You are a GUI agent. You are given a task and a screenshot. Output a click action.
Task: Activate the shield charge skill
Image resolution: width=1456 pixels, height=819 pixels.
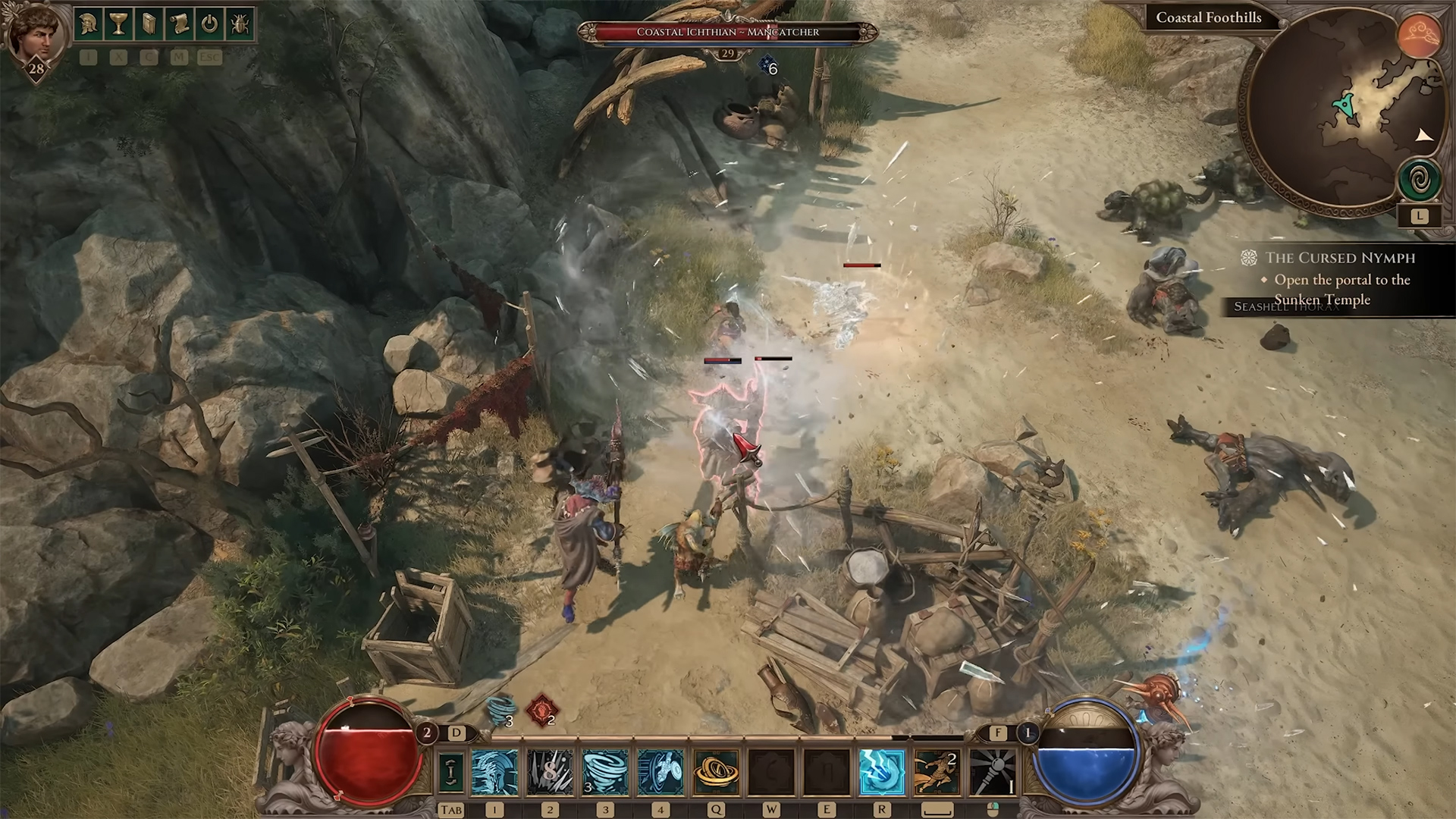click(x=661, y=771)
